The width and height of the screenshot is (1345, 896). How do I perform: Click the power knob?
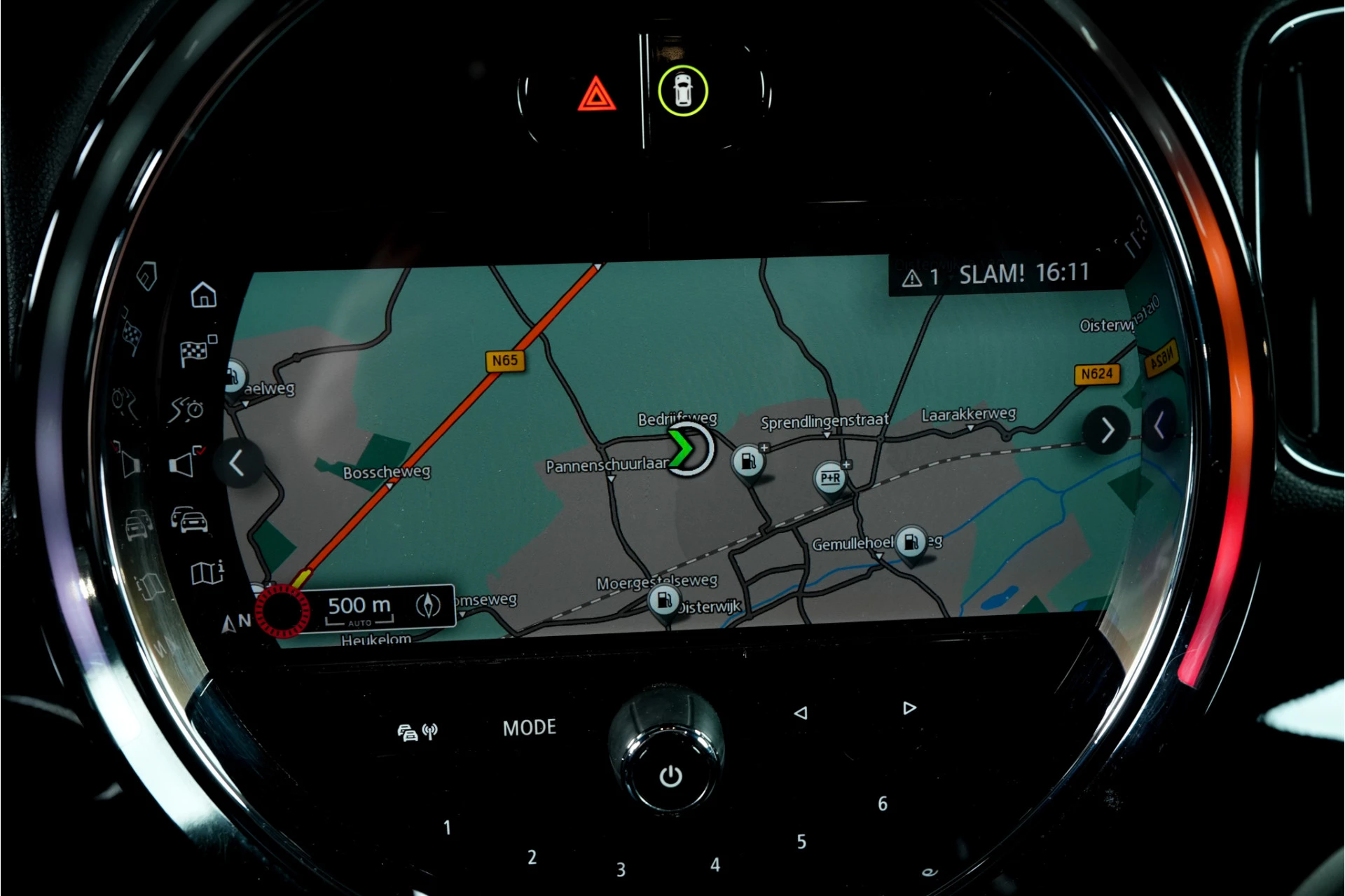670,776
